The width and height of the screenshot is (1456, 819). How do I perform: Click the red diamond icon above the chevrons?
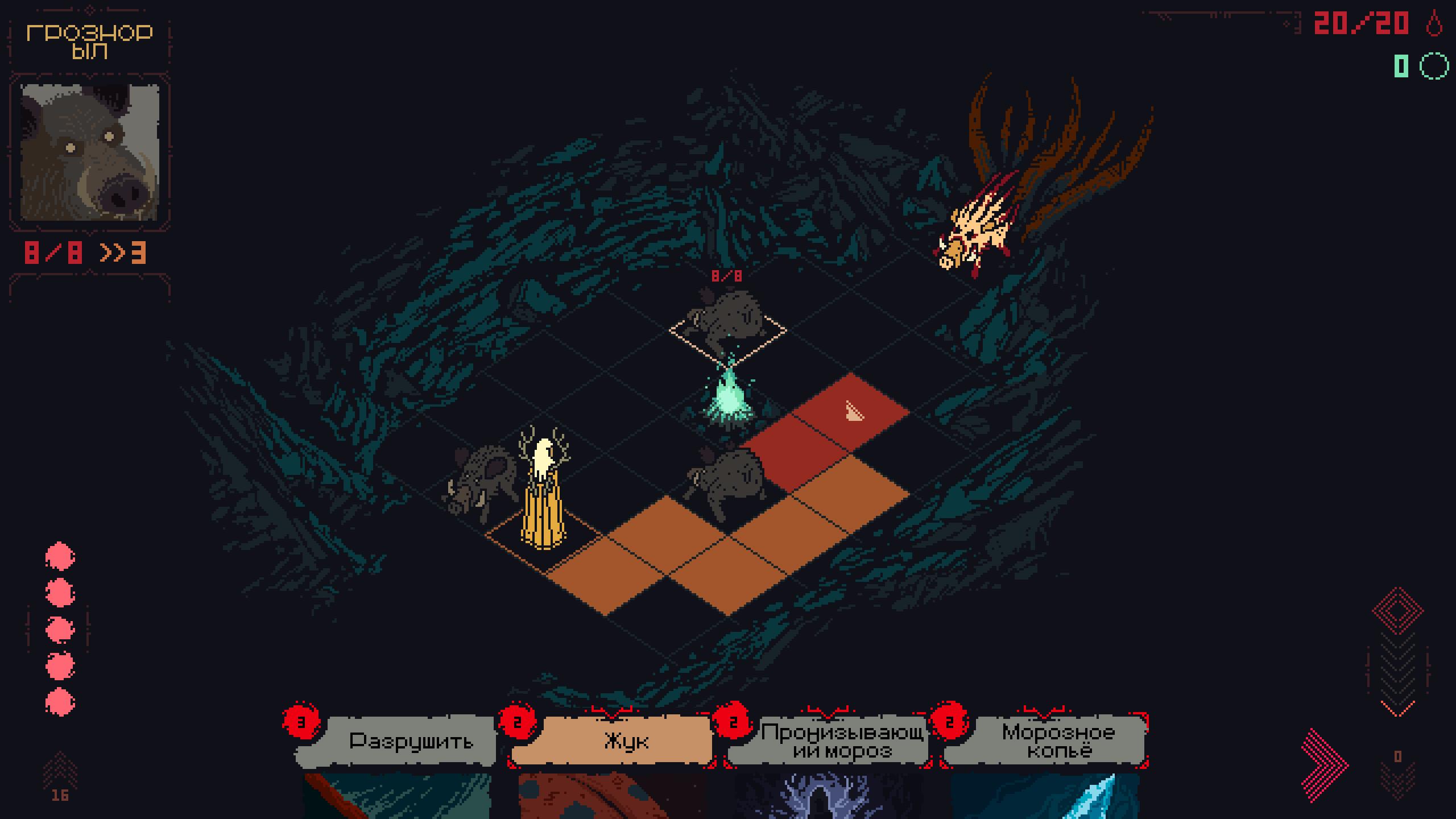1397,610
